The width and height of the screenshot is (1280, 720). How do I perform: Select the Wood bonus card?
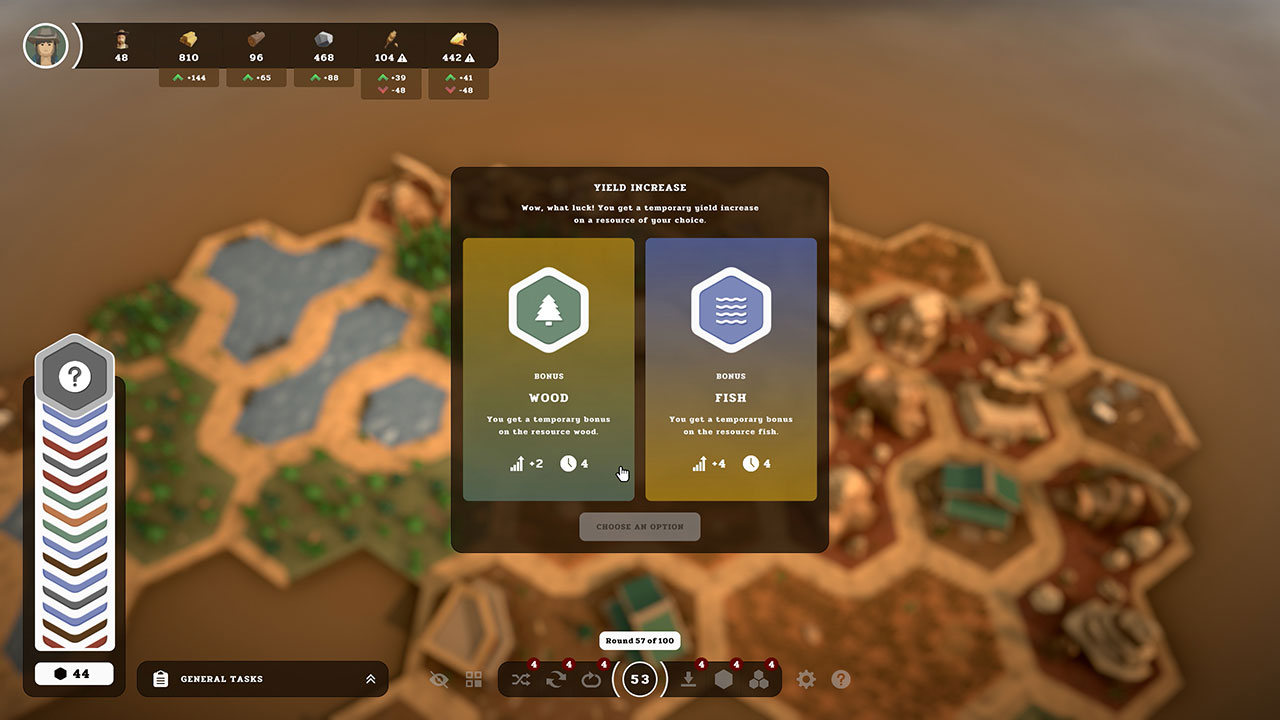click(x=548, y=370)
